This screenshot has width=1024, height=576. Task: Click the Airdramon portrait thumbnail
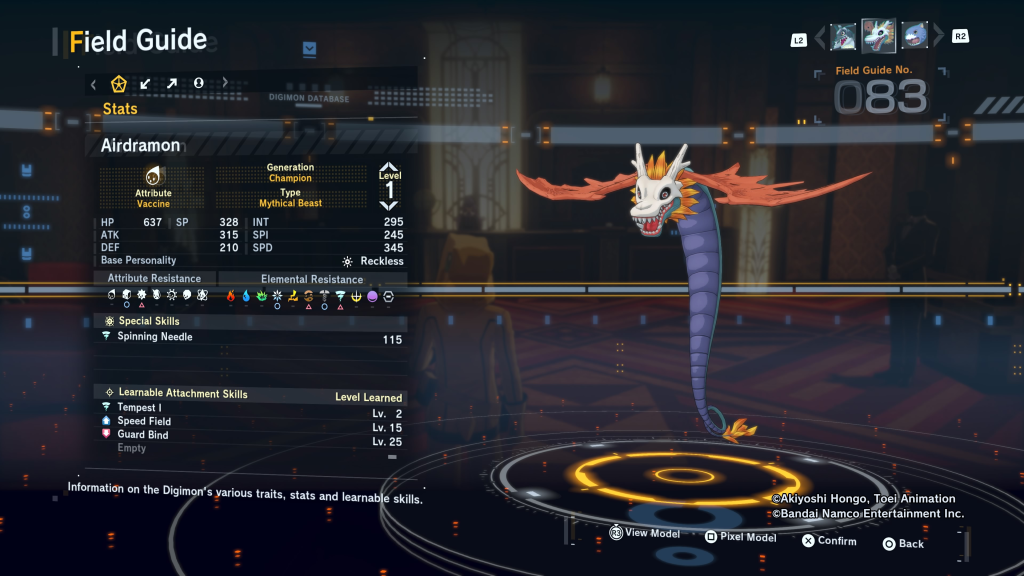pyautogui.click(x=878, y=37)
